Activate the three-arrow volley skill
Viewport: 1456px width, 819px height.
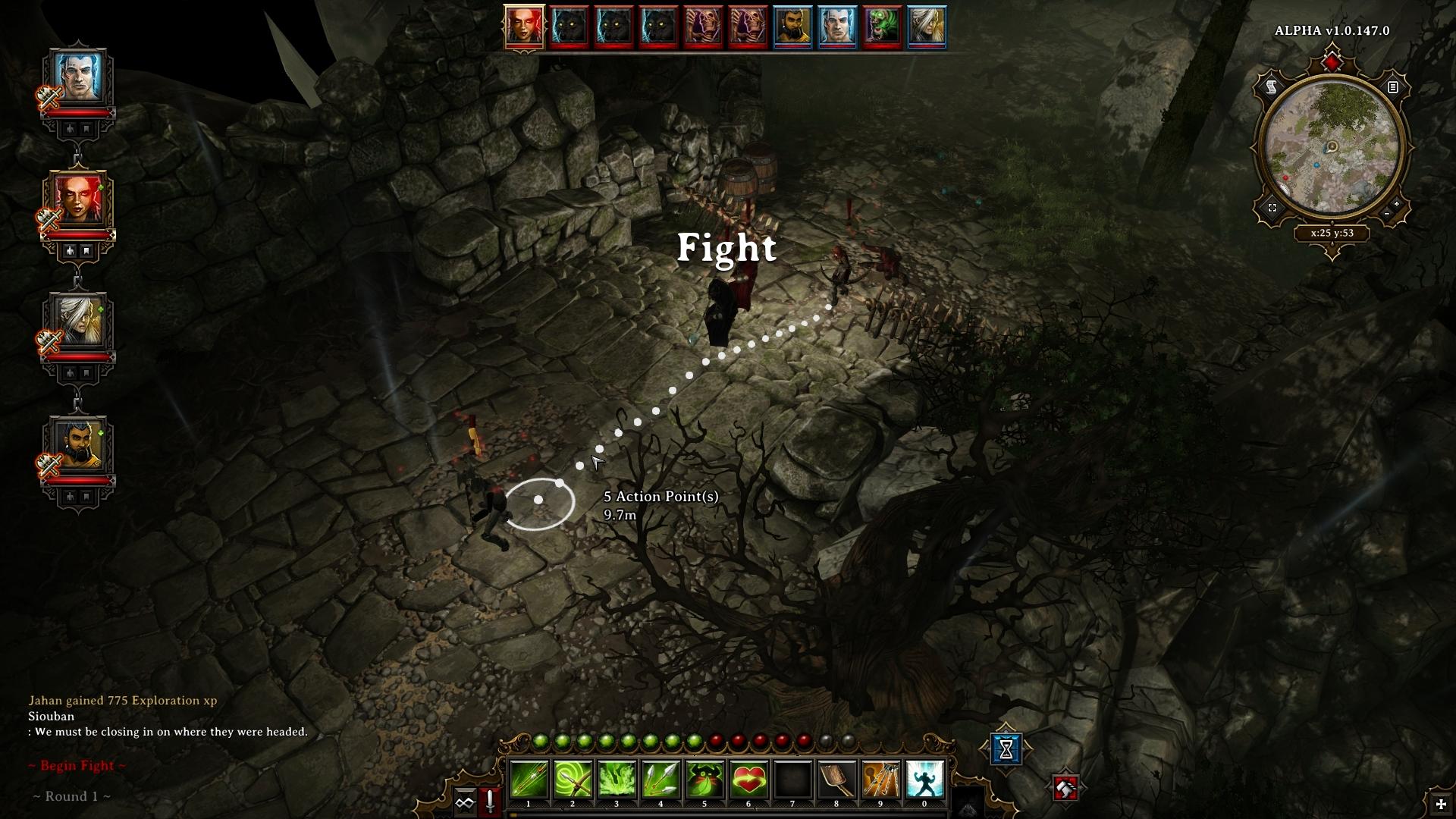661,780
